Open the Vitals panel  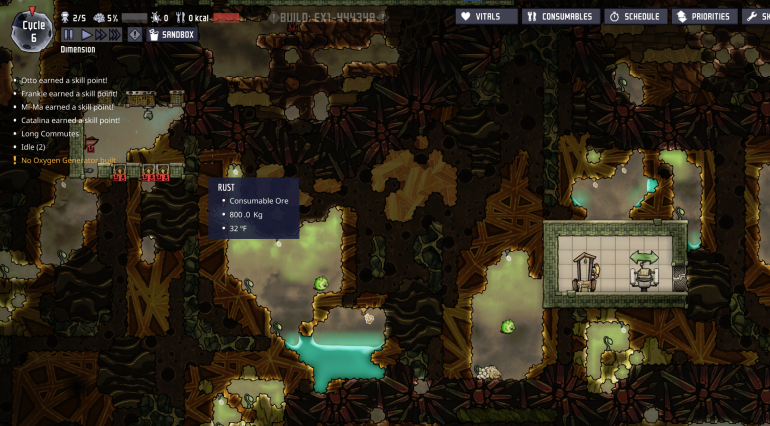[487, 16]
